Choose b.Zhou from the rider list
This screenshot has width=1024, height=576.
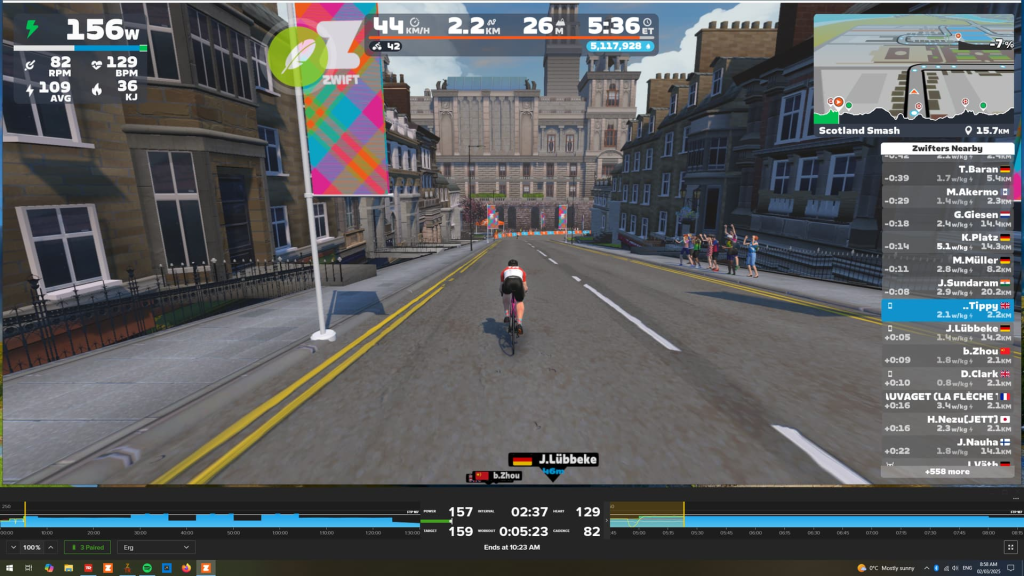[x=947, y=355]
